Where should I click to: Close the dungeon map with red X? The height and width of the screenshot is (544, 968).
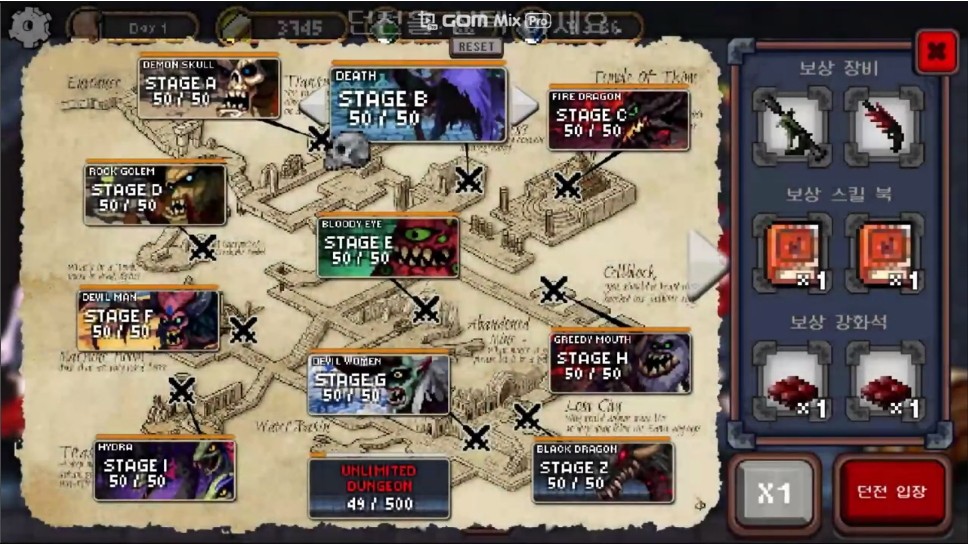tap(935, 49)
